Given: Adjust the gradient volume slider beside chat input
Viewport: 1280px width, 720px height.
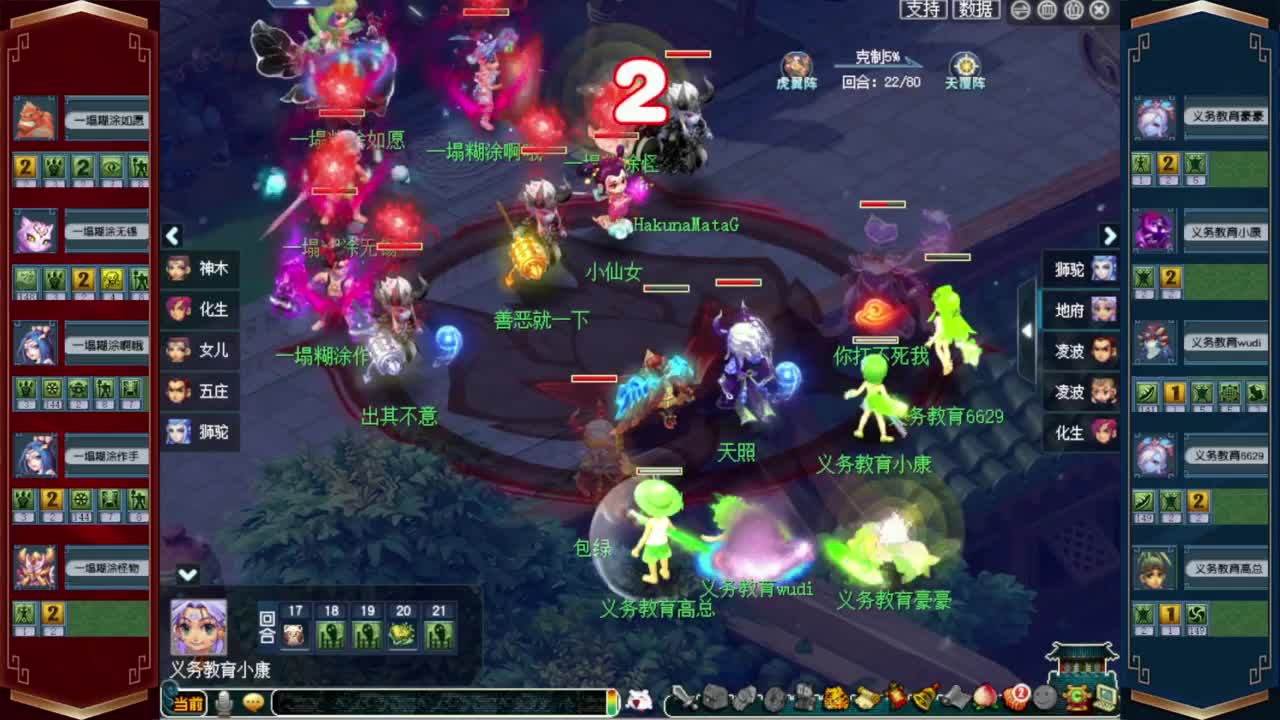Looking at the screenshot, I should point(613,701).
